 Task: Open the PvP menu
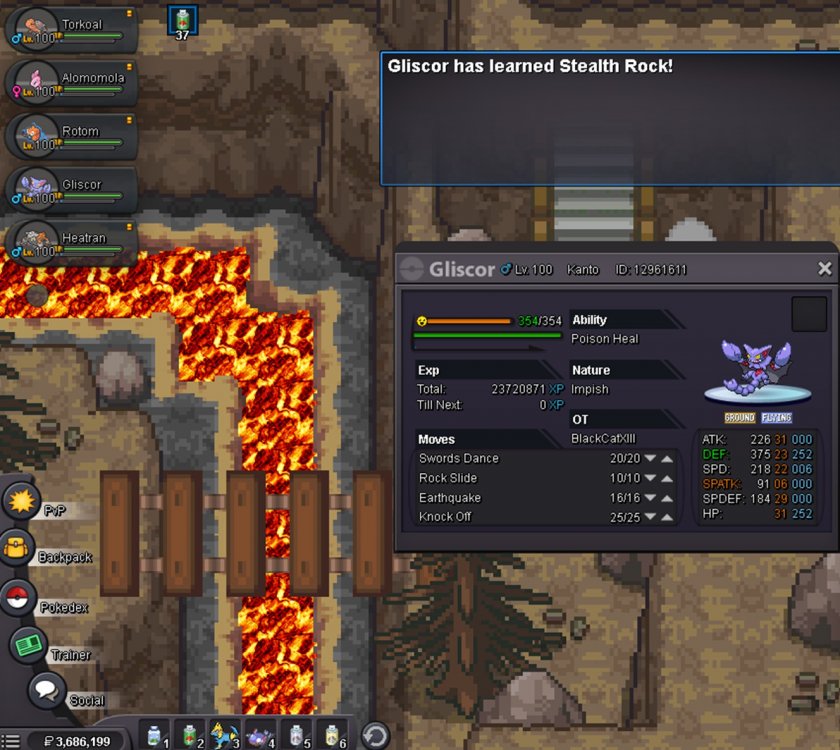click(x=20, y=501)
